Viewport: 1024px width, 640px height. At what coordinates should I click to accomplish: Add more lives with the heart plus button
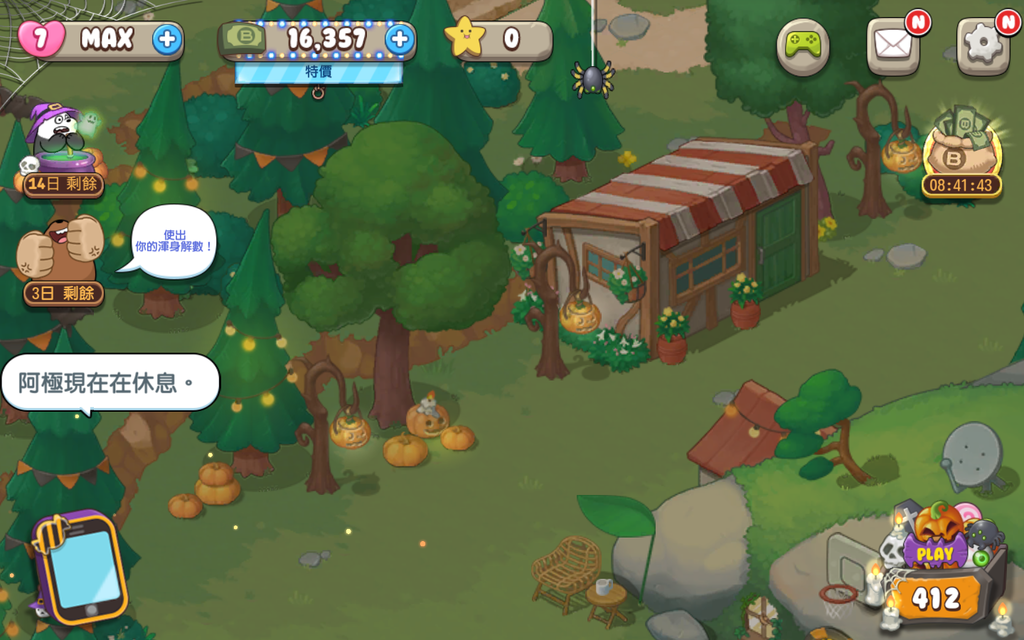click(x=167, y=40)
